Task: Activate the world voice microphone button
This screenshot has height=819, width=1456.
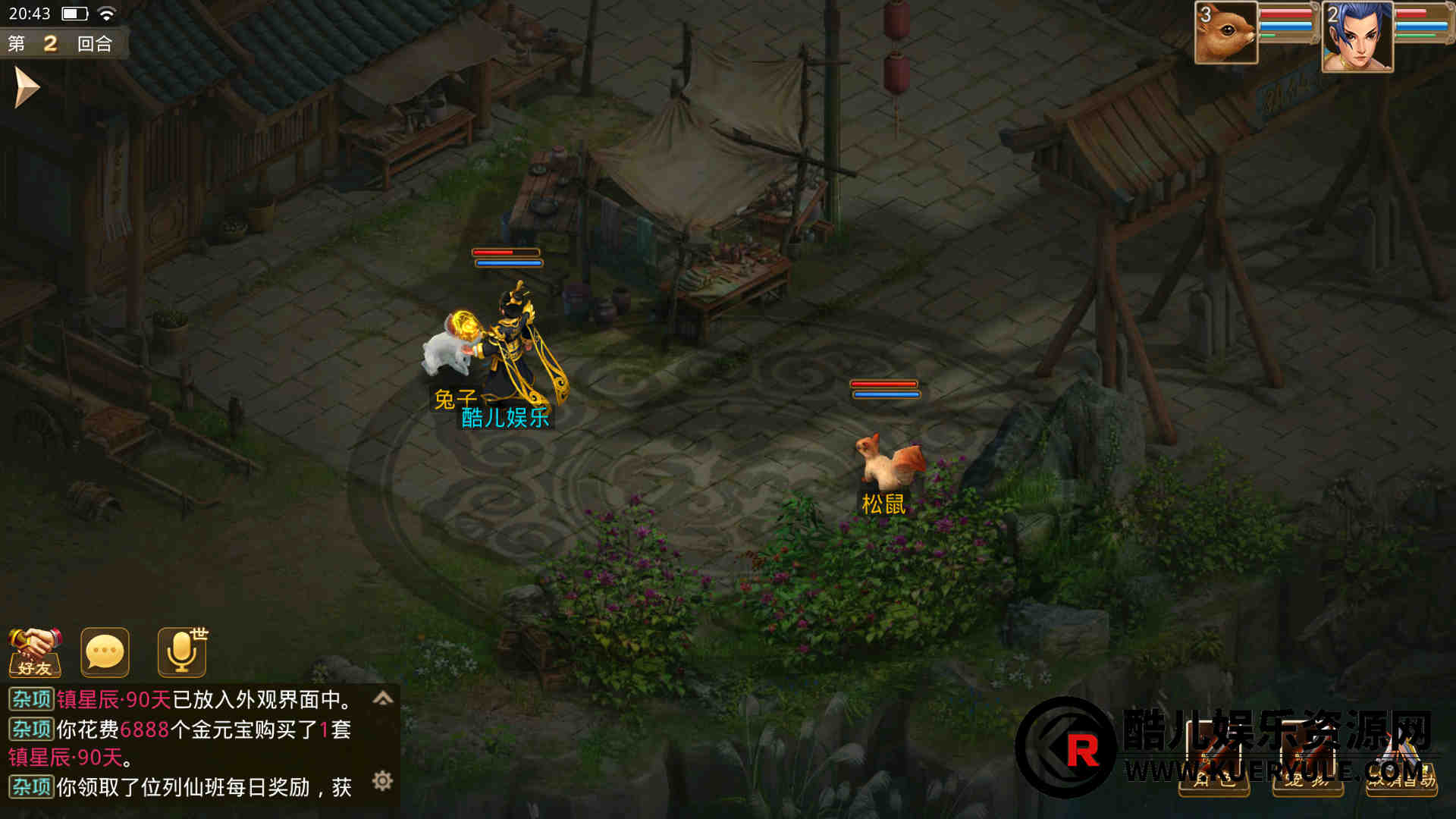Action: click(x=182, y=652)
